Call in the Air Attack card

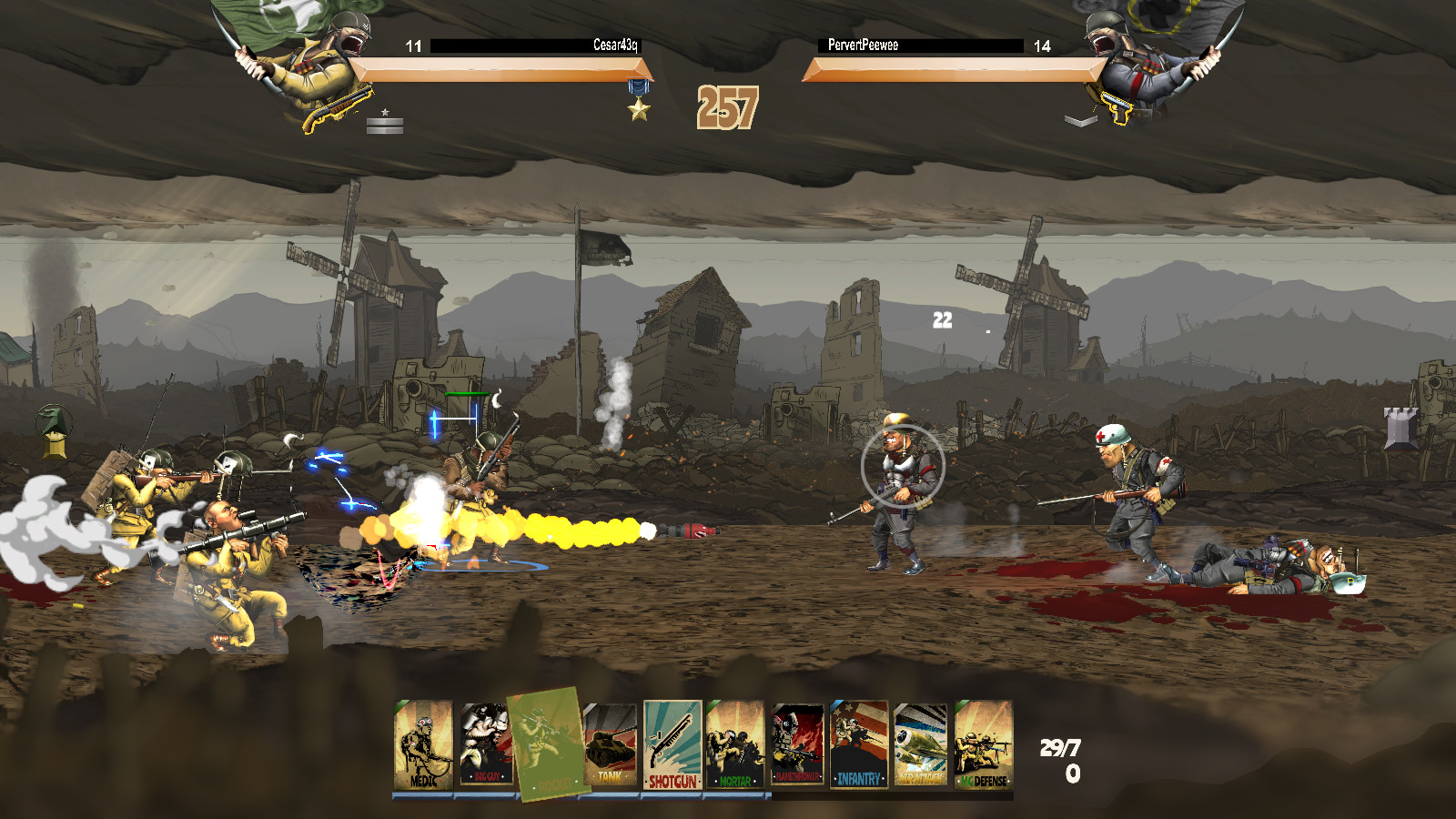coord(921,745)
